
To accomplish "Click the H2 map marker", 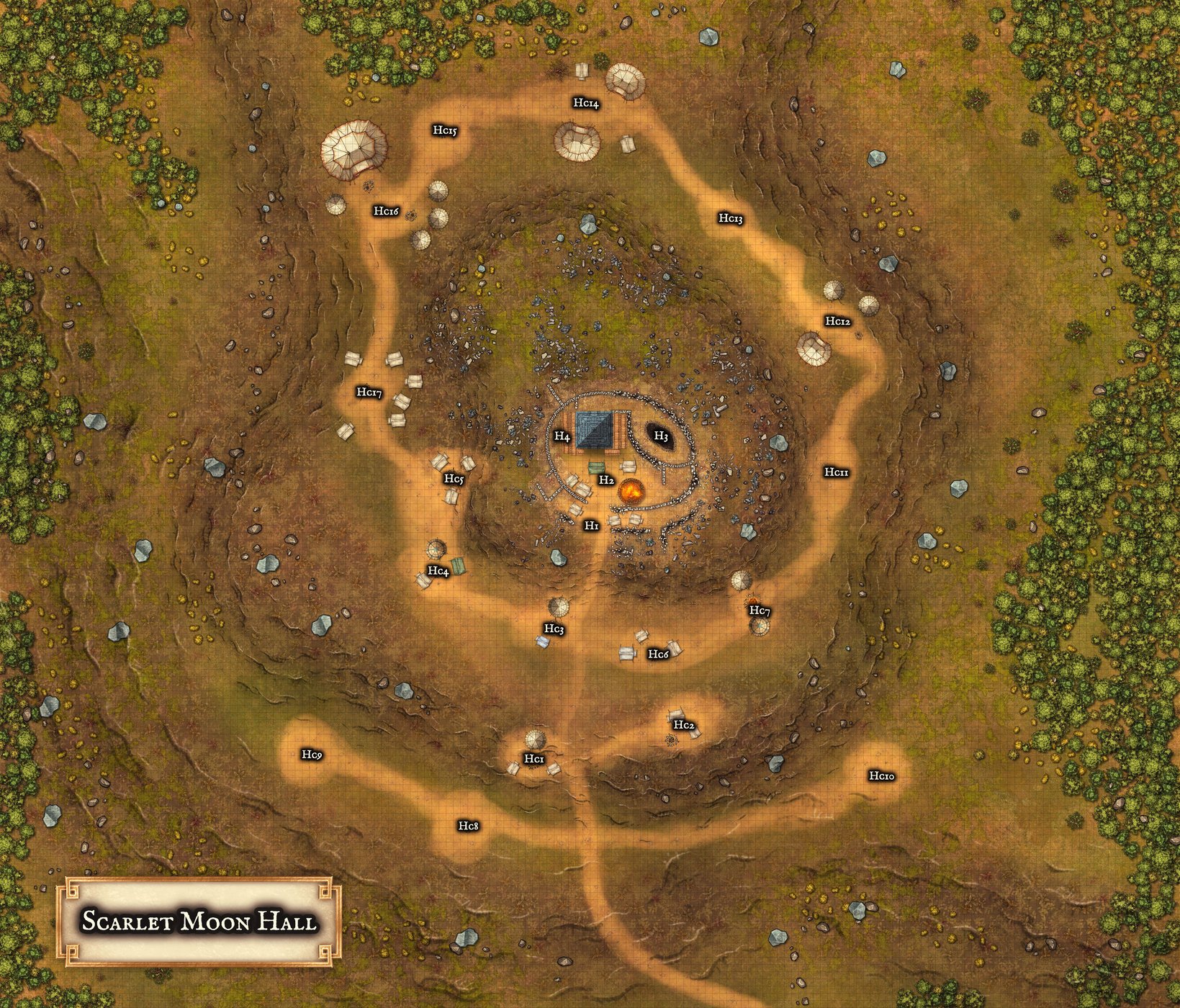I will [606, 480].
